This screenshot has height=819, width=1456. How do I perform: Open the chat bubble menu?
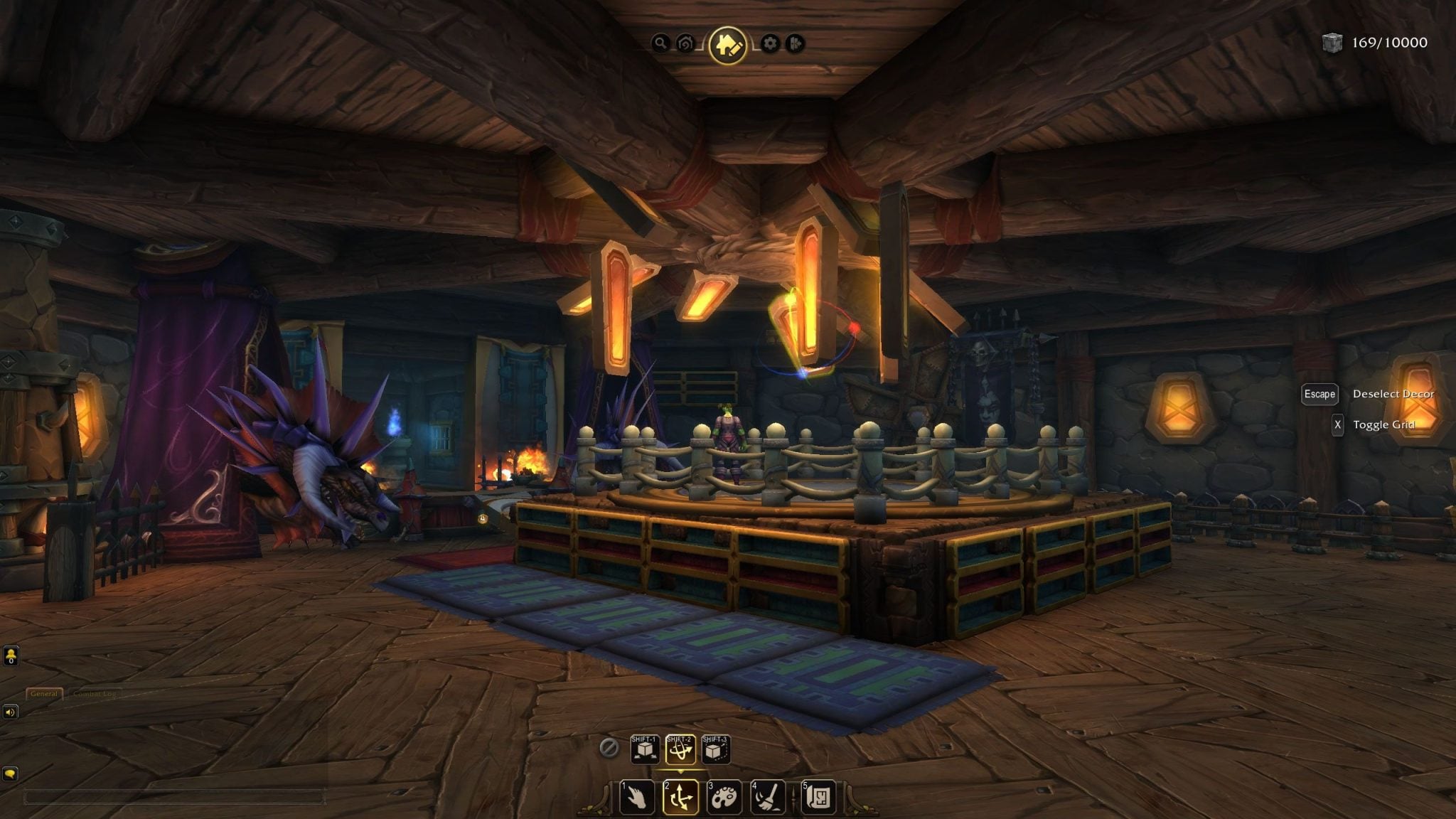(10, 773)
